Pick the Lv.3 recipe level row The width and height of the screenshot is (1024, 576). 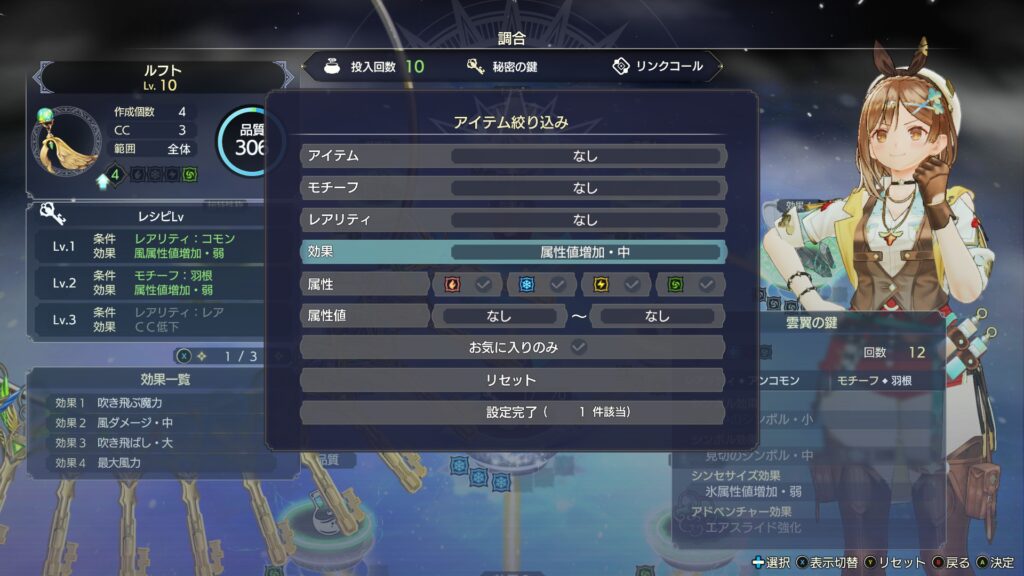click(150, 319)
